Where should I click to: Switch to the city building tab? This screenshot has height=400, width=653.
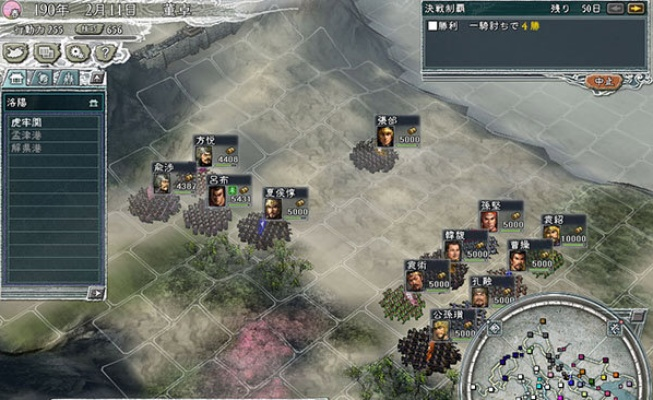pyautogui.click(x=16, y=77)
